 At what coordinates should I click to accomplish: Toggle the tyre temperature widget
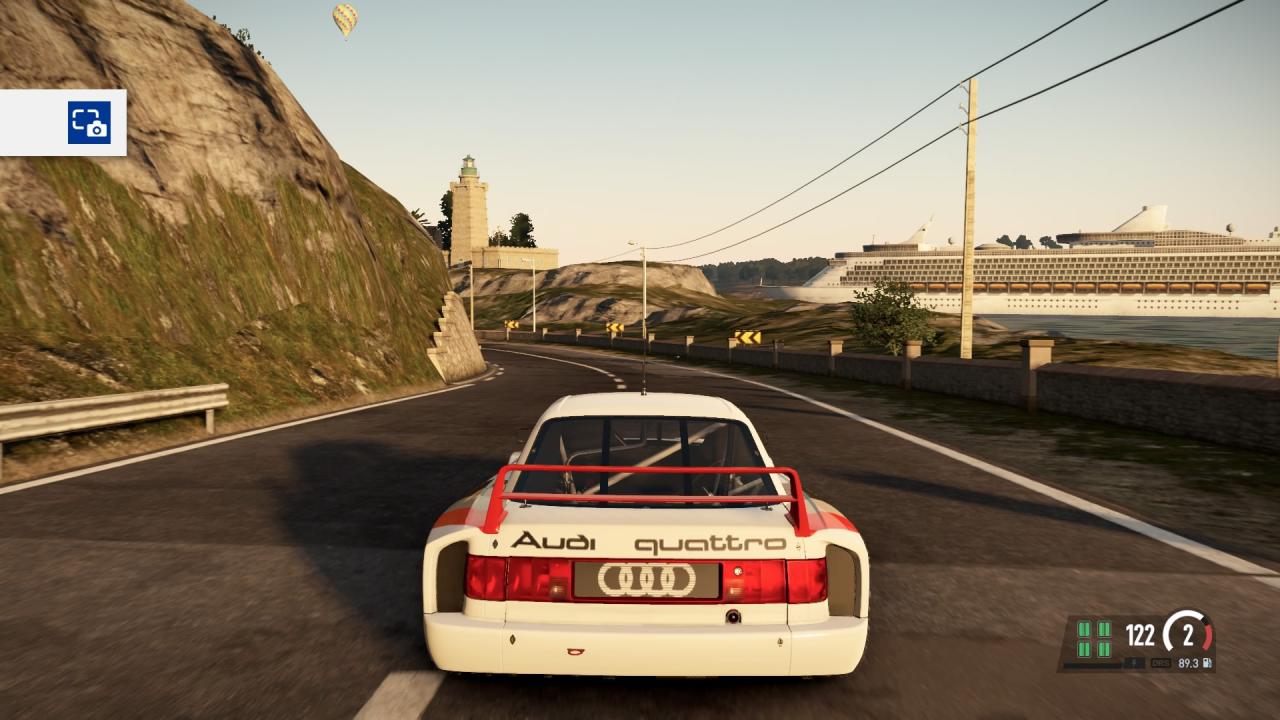(1094, 641)
